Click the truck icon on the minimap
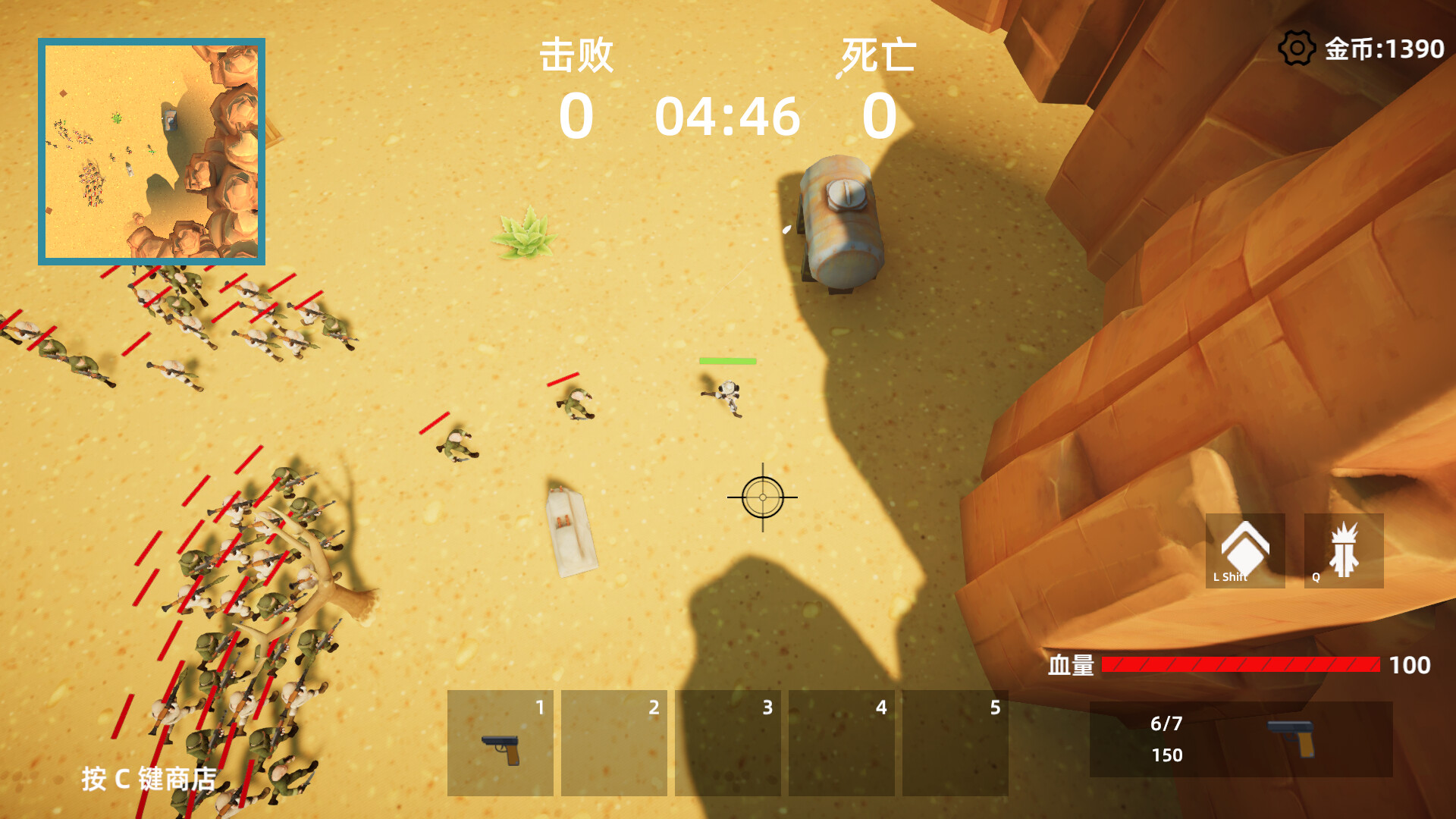1456x819 pixels. point(171,120)
